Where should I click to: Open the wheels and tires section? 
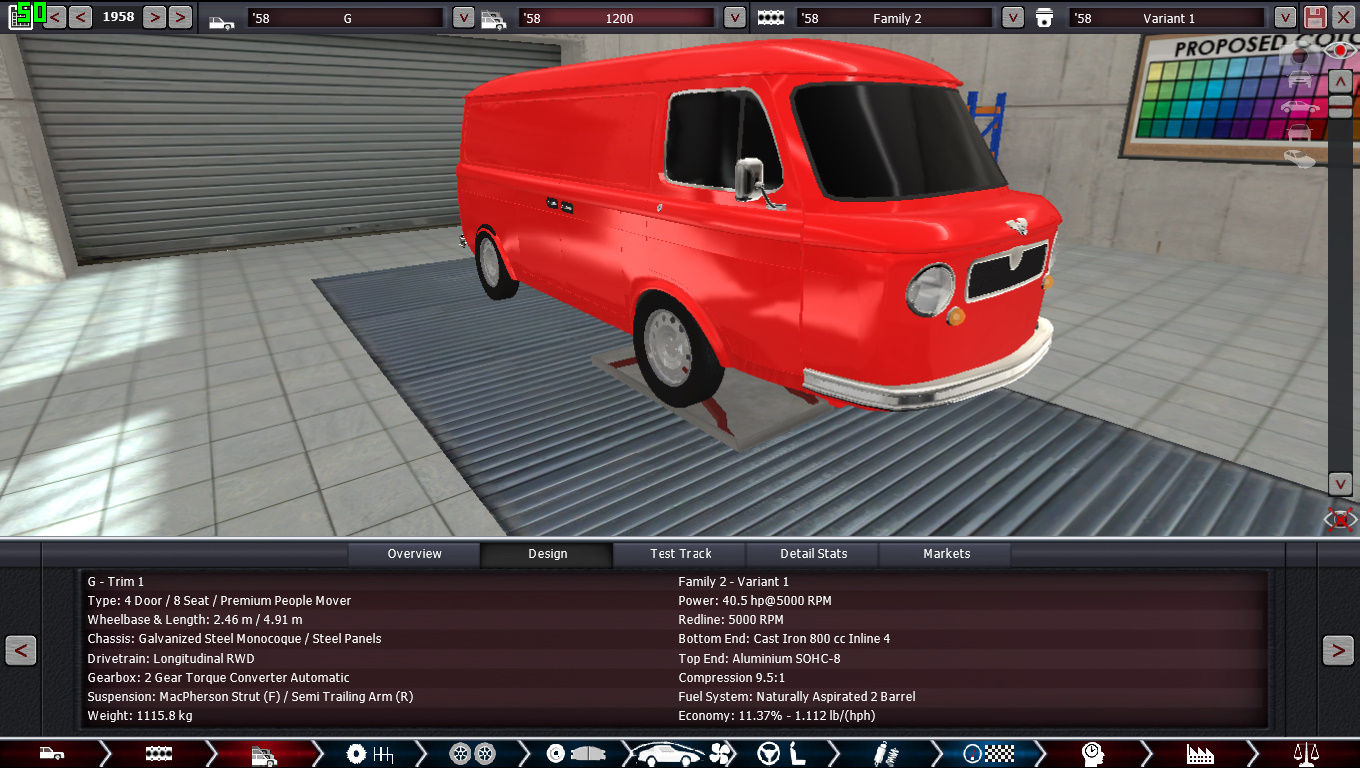[472, 754]
